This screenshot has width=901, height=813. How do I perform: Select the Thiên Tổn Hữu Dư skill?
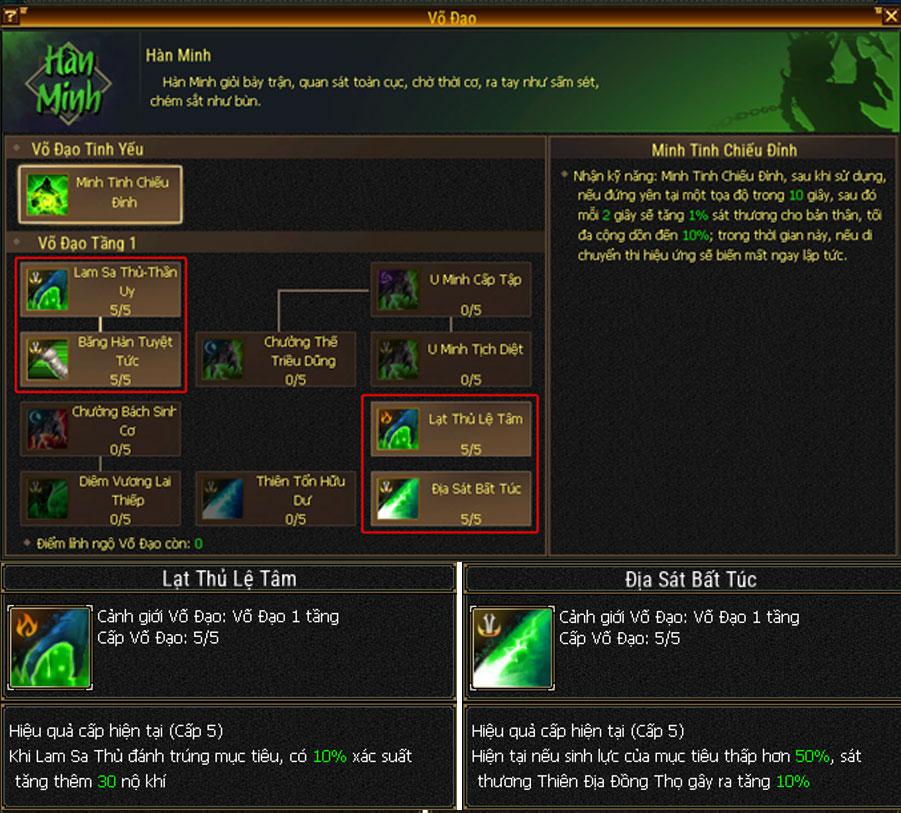[x=276, y=499]
